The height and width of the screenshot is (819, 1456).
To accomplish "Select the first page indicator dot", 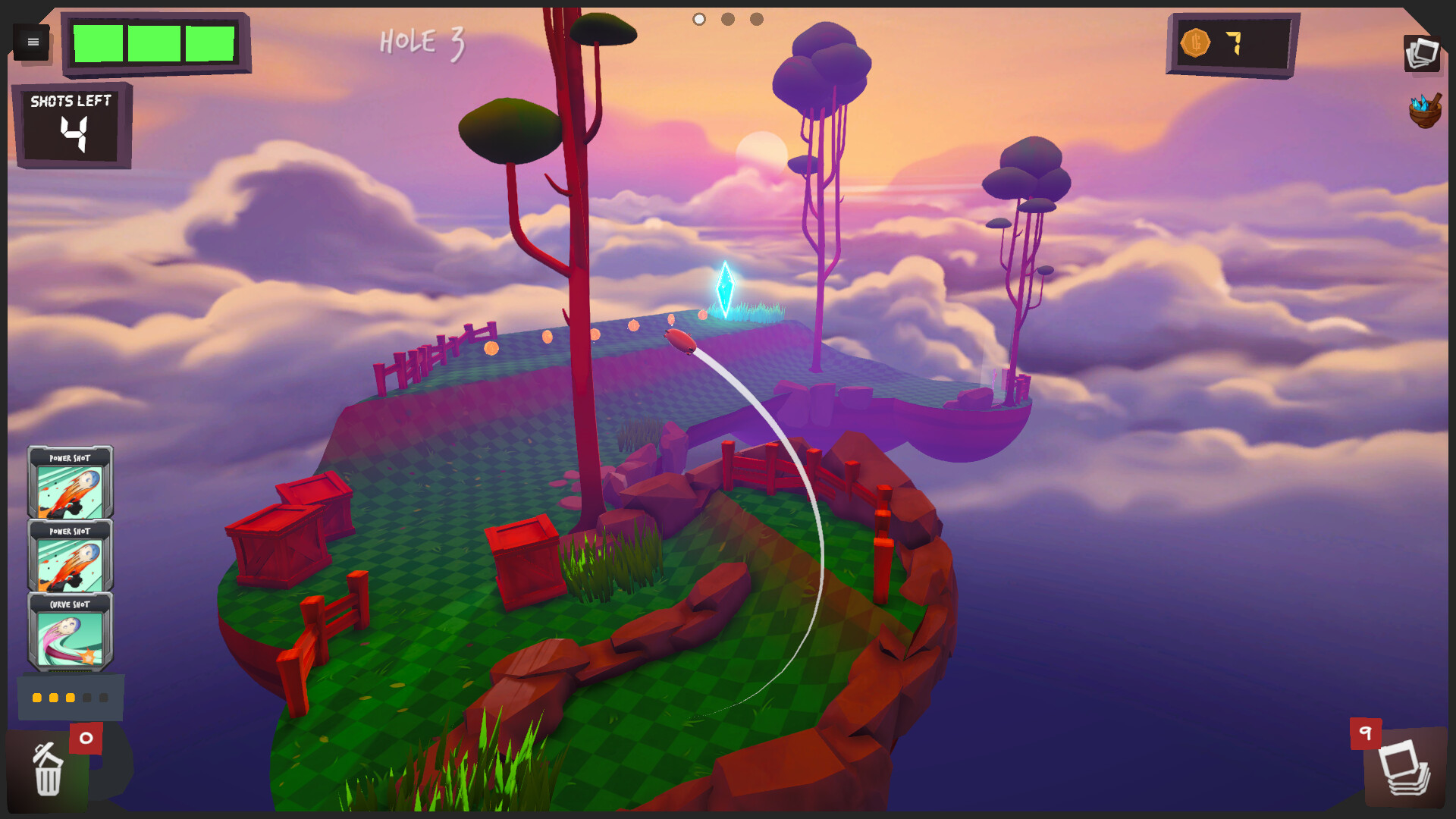I will (698, 19).
